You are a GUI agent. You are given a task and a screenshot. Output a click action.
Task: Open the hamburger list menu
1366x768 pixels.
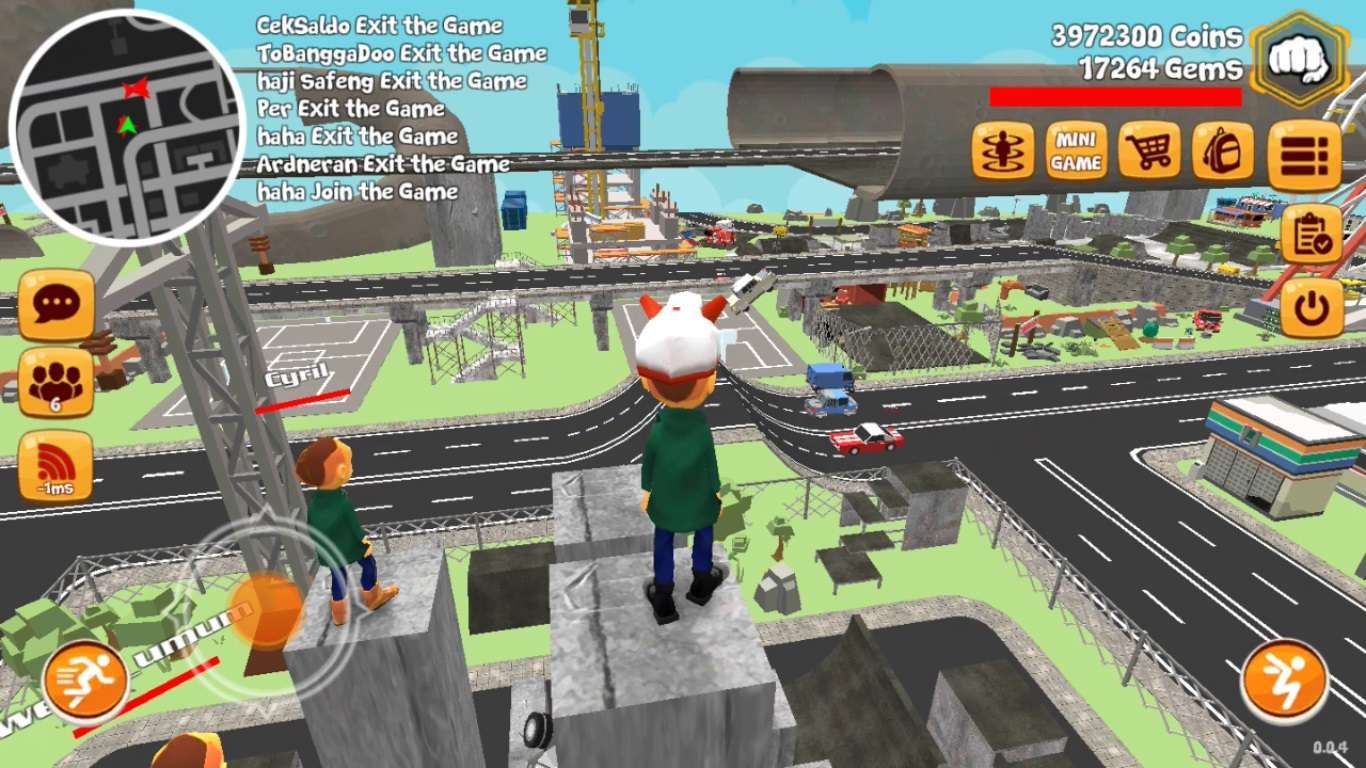click(1304, 156)
